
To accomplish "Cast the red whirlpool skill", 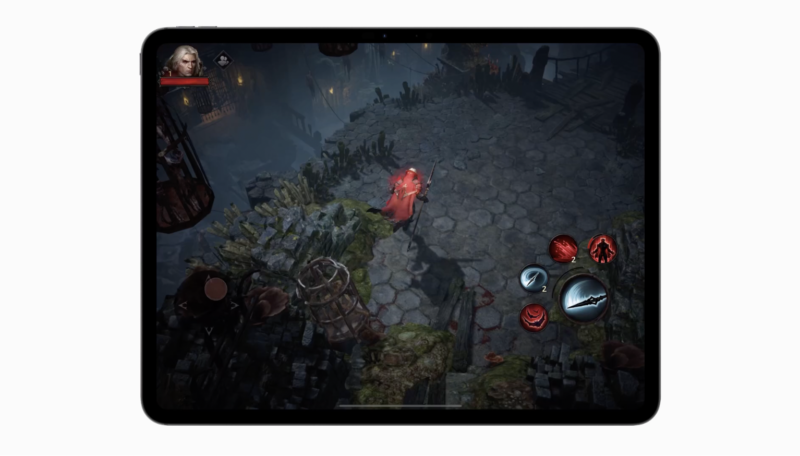I will point(534,317).
